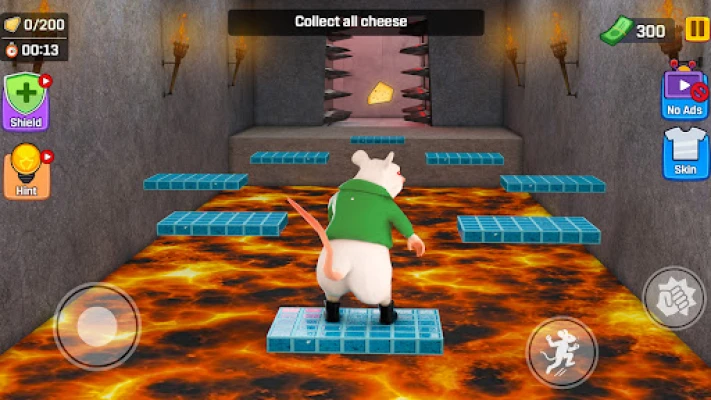Activate the green Shield power-up
The height and width of the screenshot is (400, 711).
(26, 102)
